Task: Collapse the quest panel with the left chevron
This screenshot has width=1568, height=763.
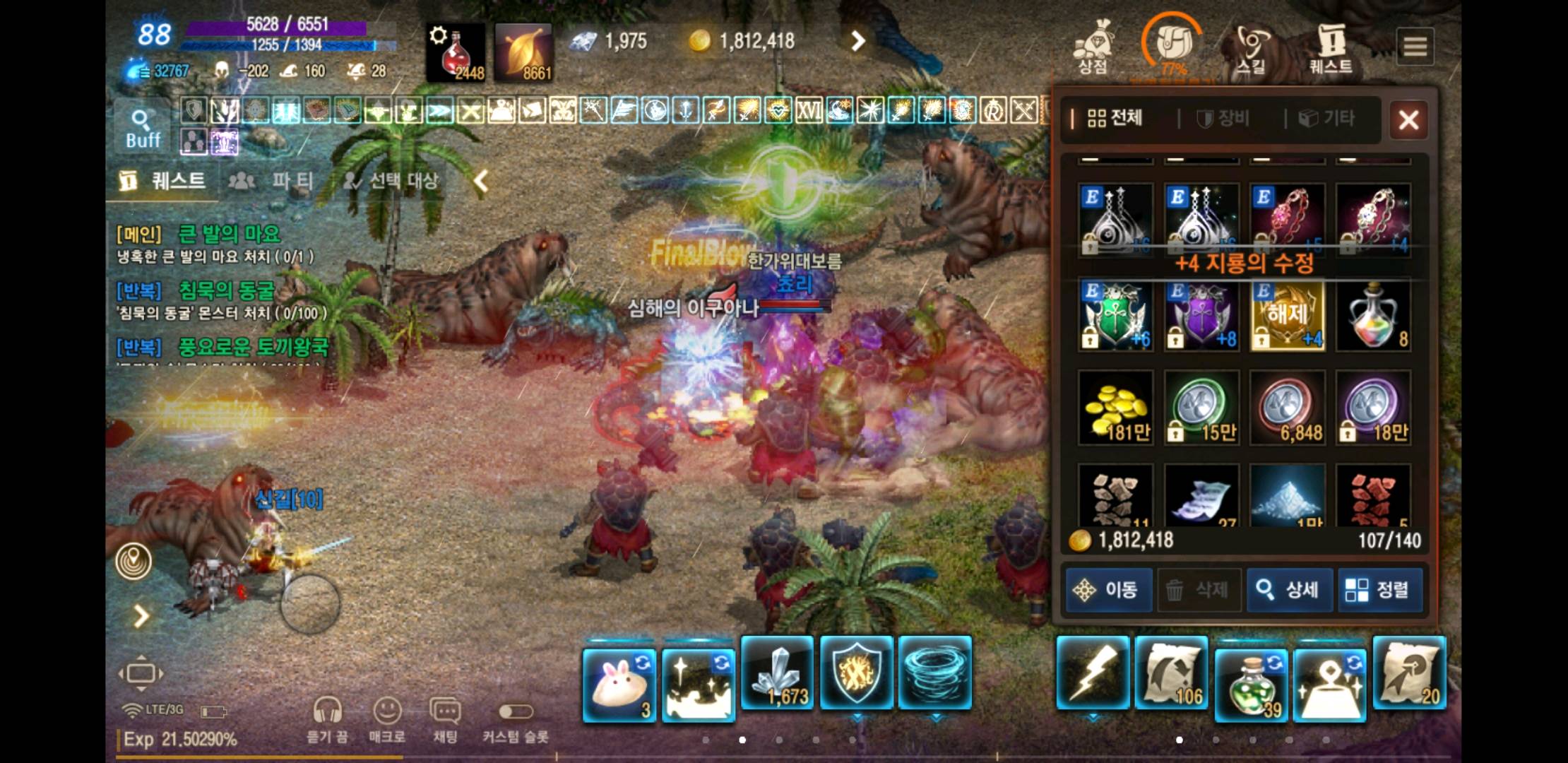Action: tap(480, 181)
